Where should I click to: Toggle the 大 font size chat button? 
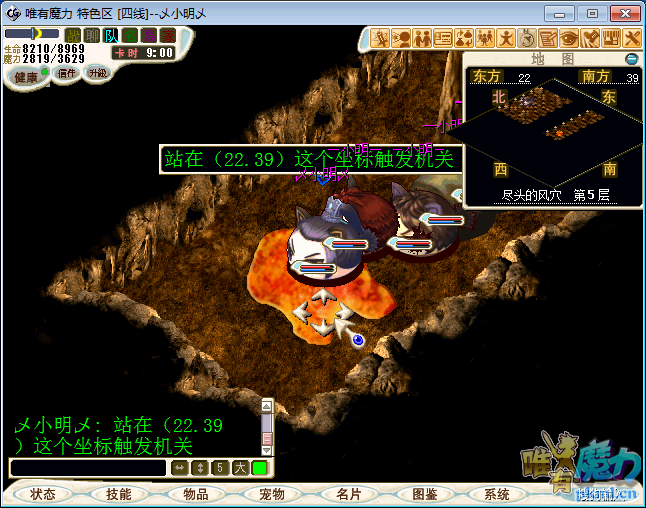click(x=240, y=467)
